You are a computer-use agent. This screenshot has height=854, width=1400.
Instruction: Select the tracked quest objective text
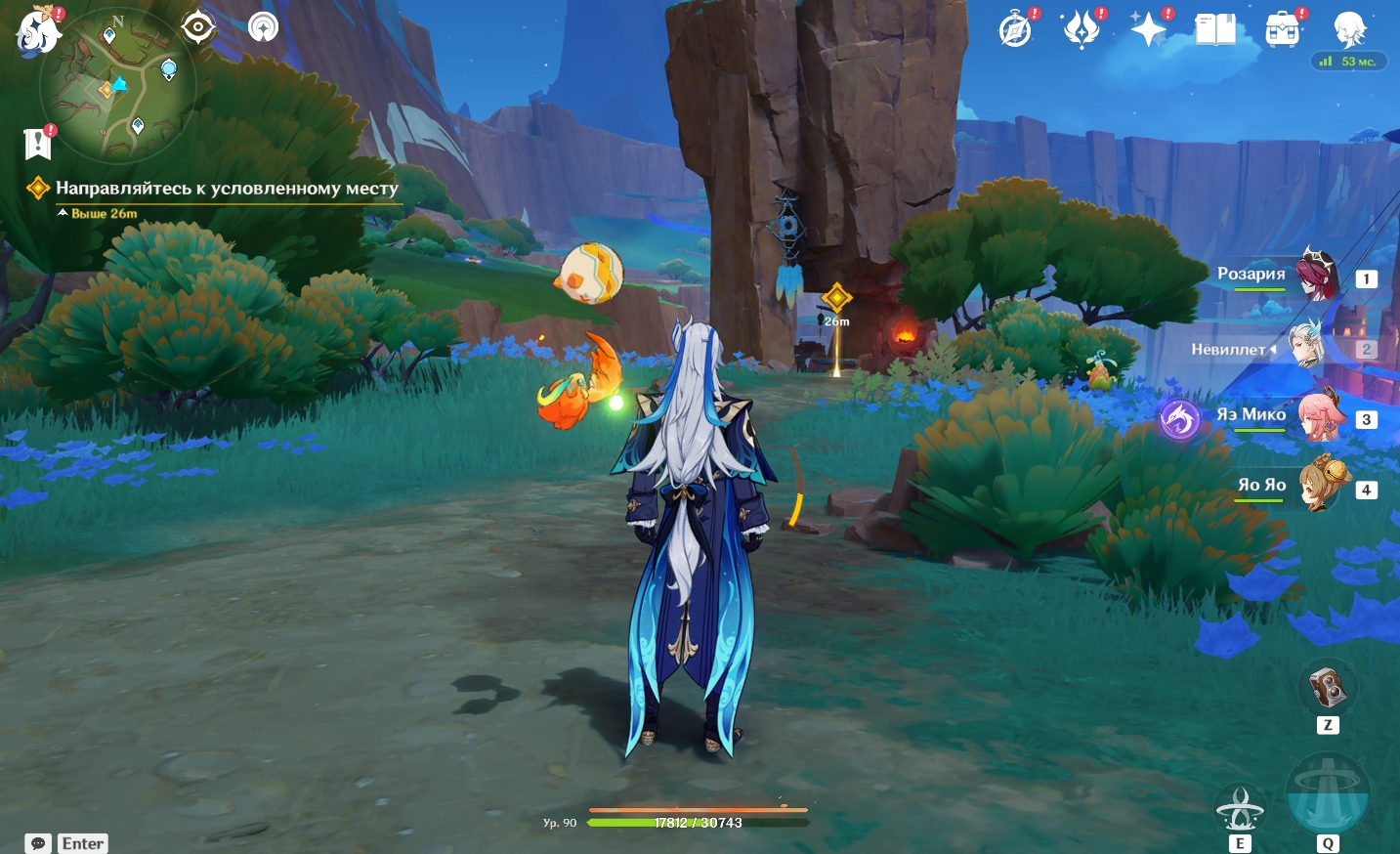click(227, 189)
